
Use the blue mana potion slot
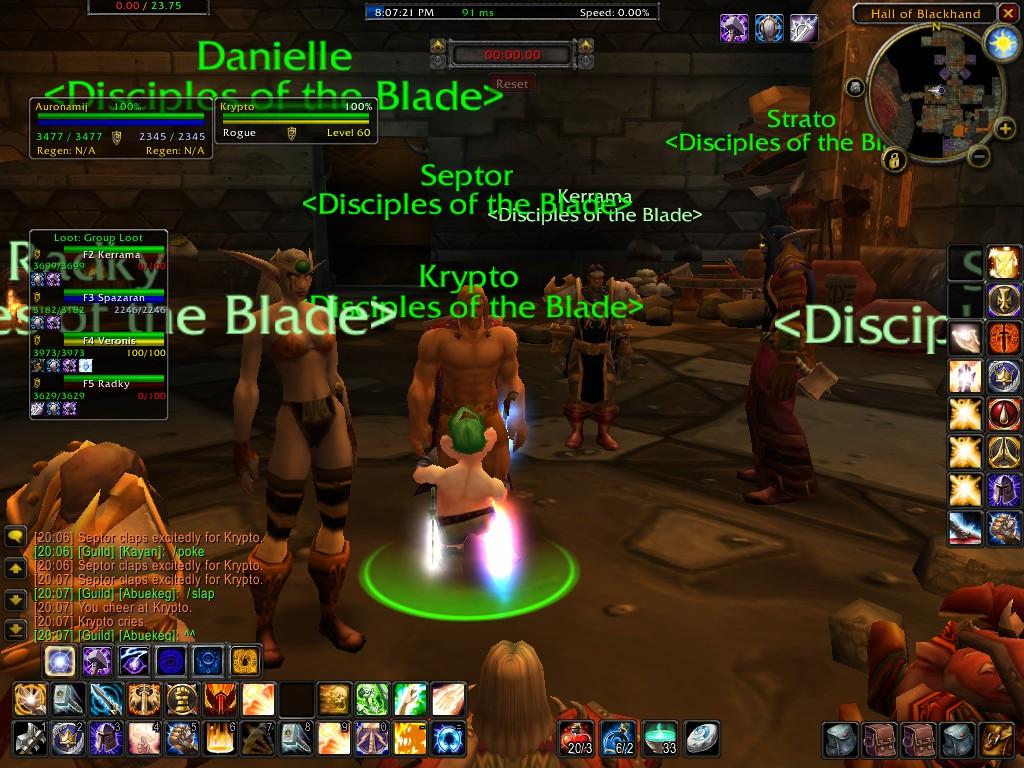coord(617,737)
